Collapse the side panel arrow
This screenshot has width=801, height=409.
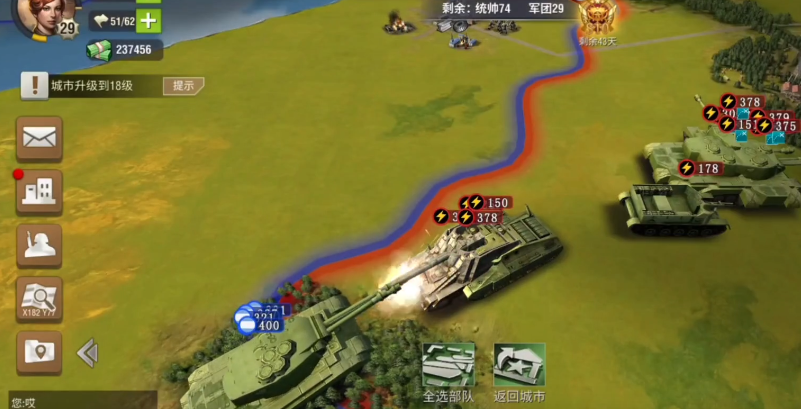[x=87, y=352]
